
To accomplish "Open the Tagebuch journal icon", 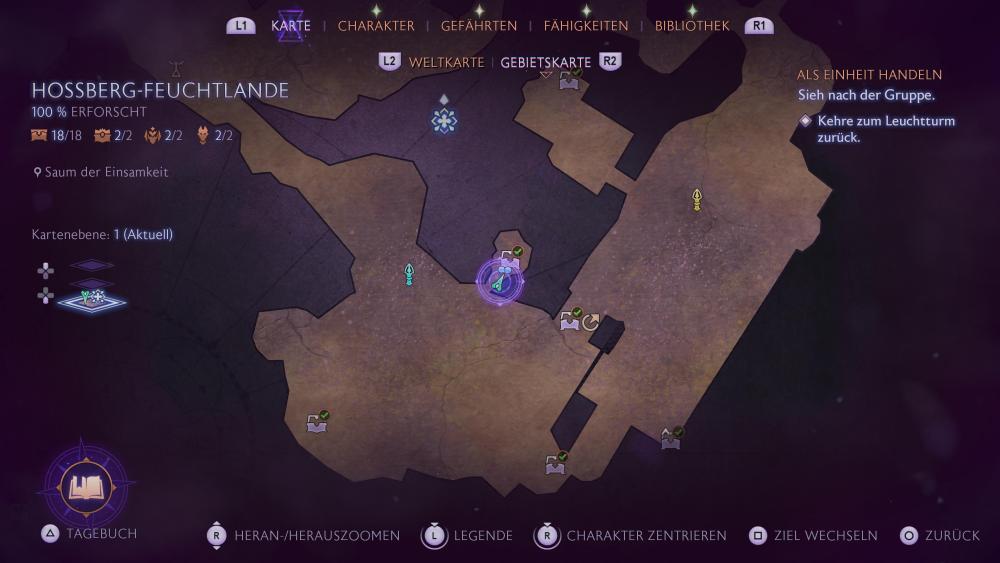I will coord(87,488).
